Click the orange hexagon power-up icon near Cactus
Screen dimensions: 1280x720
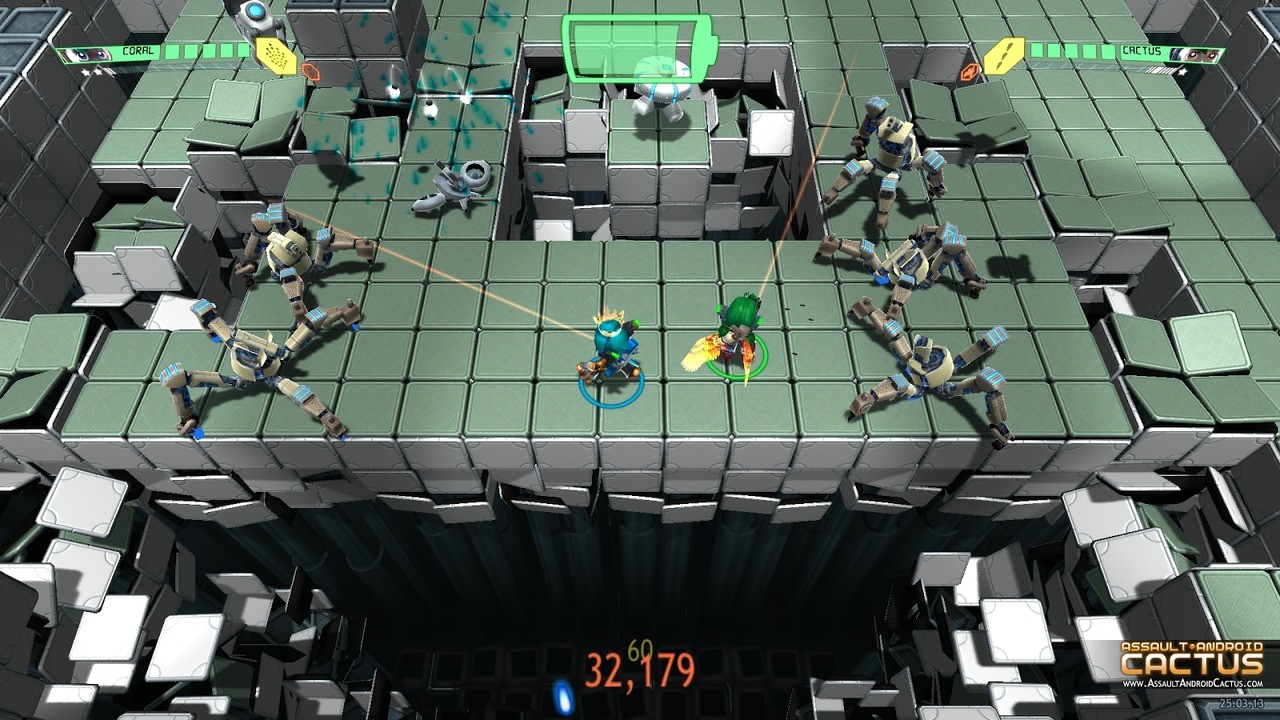point(971,70)
